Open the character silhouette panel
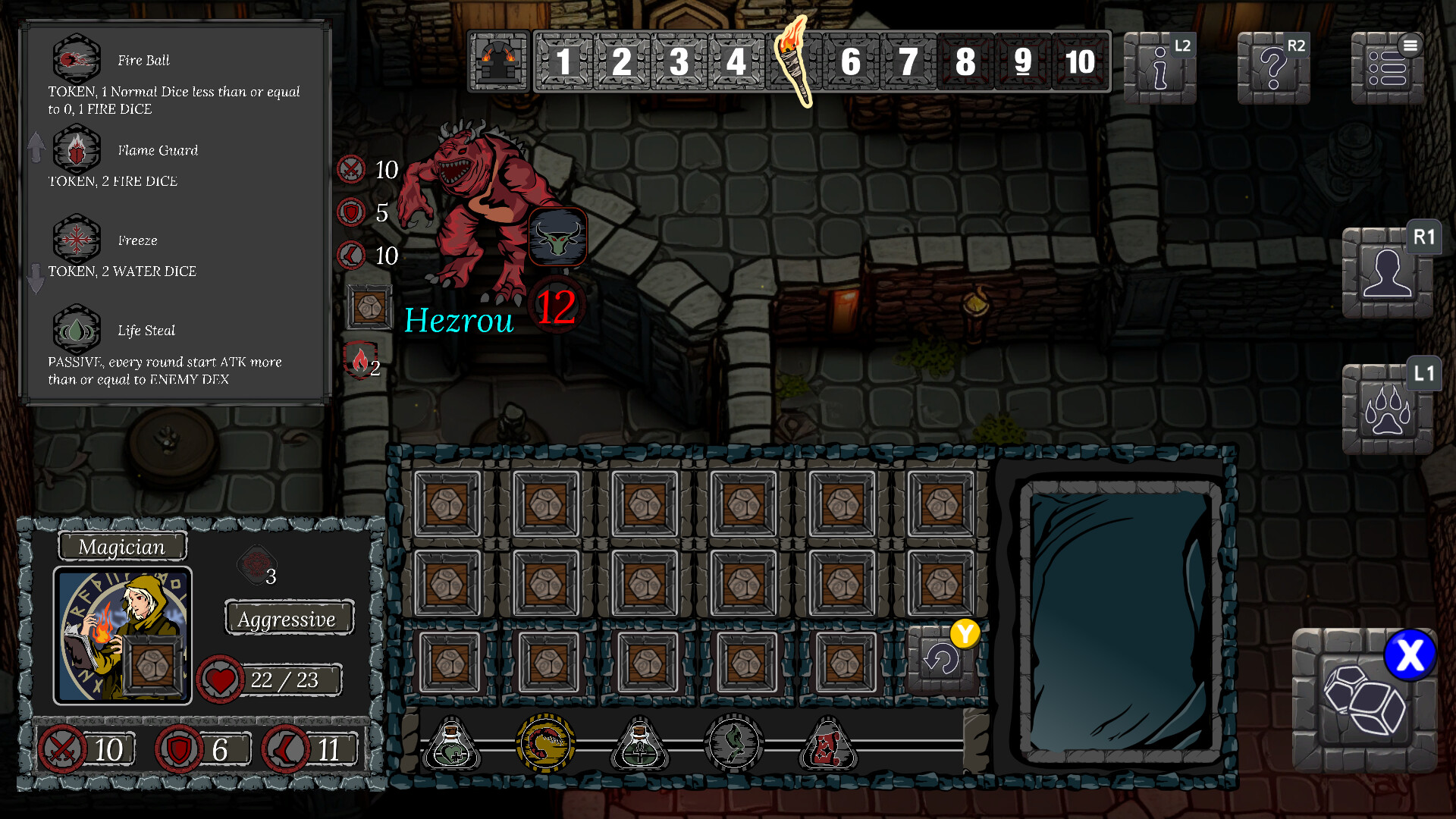The image size is (1456, 819). (x=1387, y=273)
